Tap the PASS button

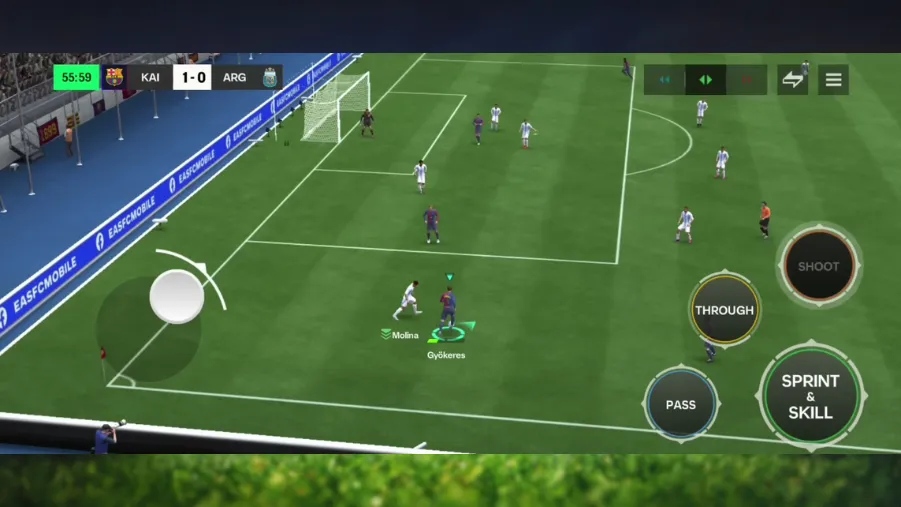pos(680,404)
